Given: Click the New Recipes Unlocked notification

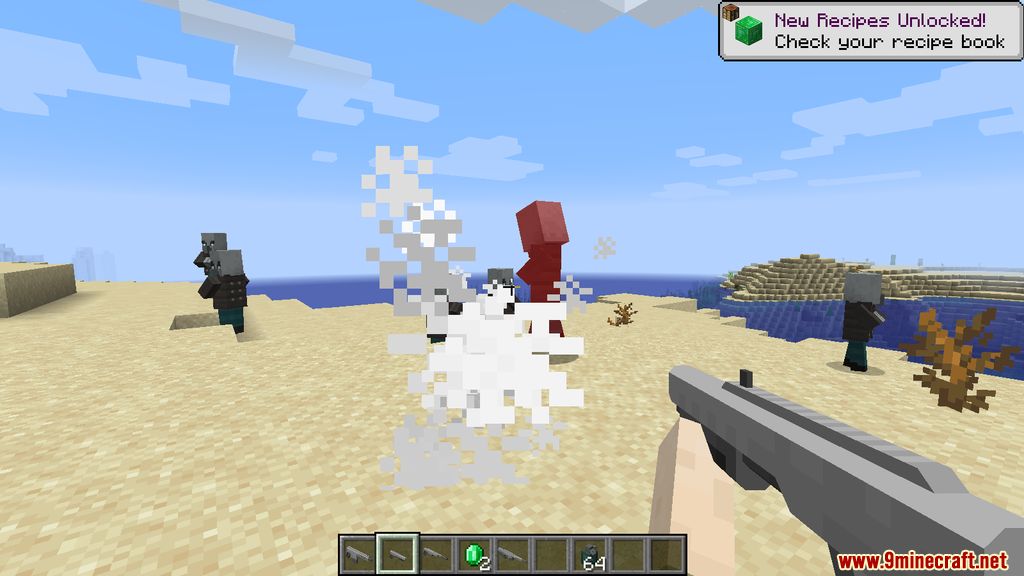Looking at the screenshot, I should (868, 30).
